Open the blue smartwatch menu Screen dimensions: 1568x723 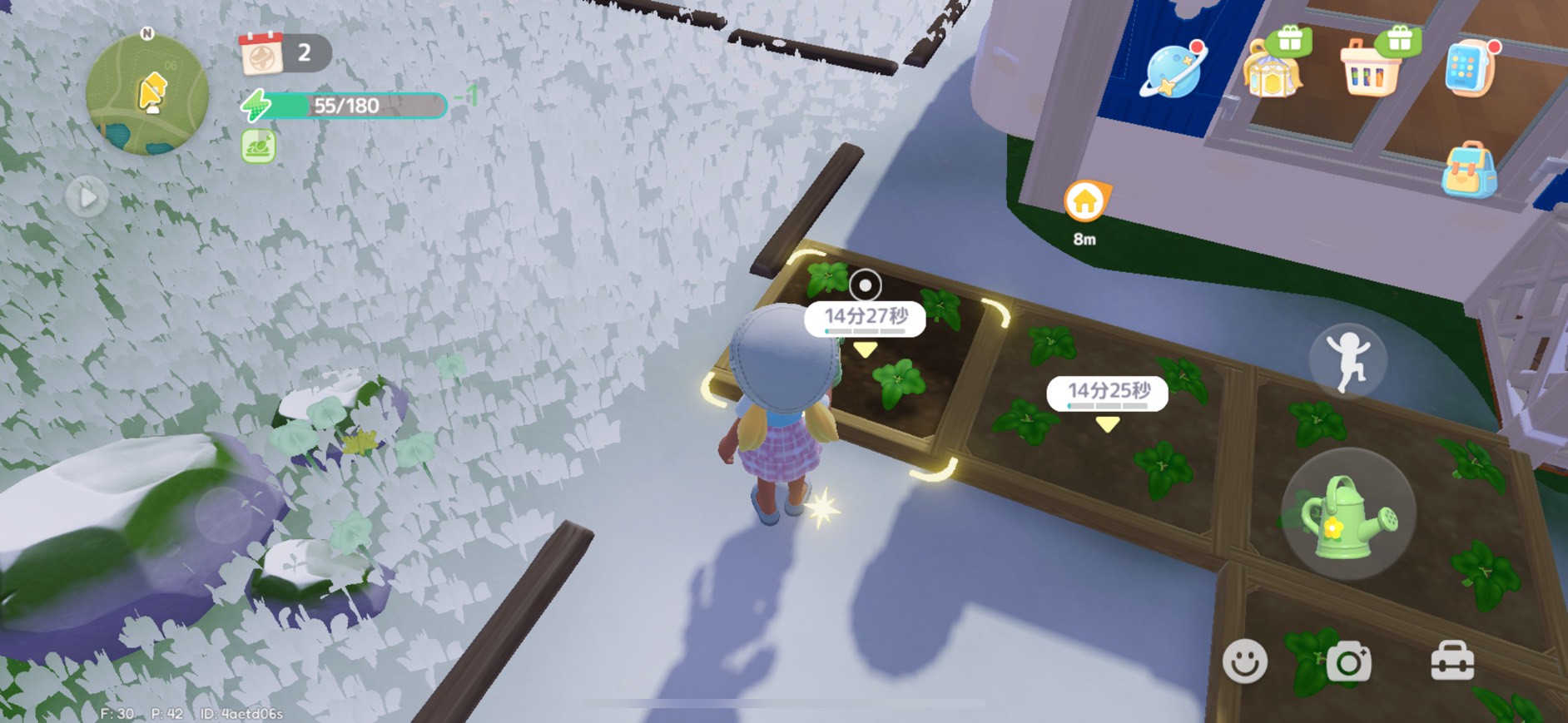[x=1469, y=67]
